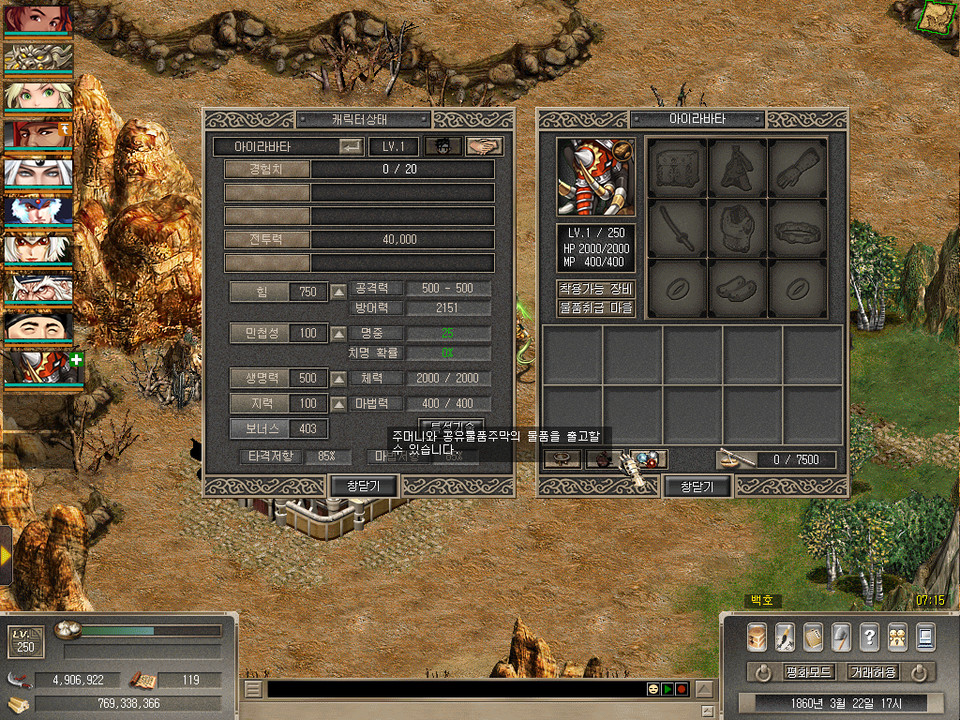
Task: Add a point to 생명력 (vitality)
Action: click(339, 379)
